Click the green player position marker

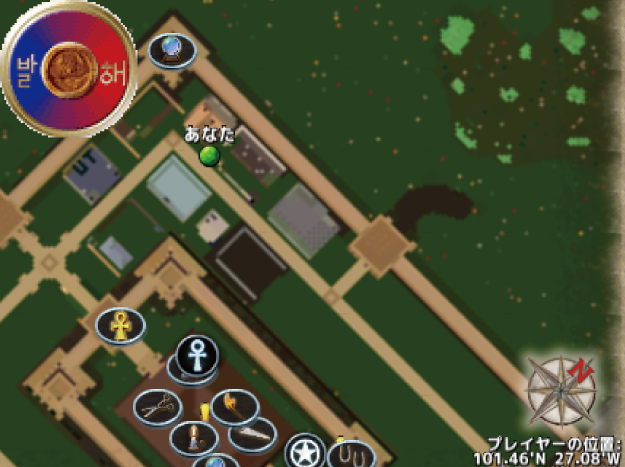click(x=208, y=155)
